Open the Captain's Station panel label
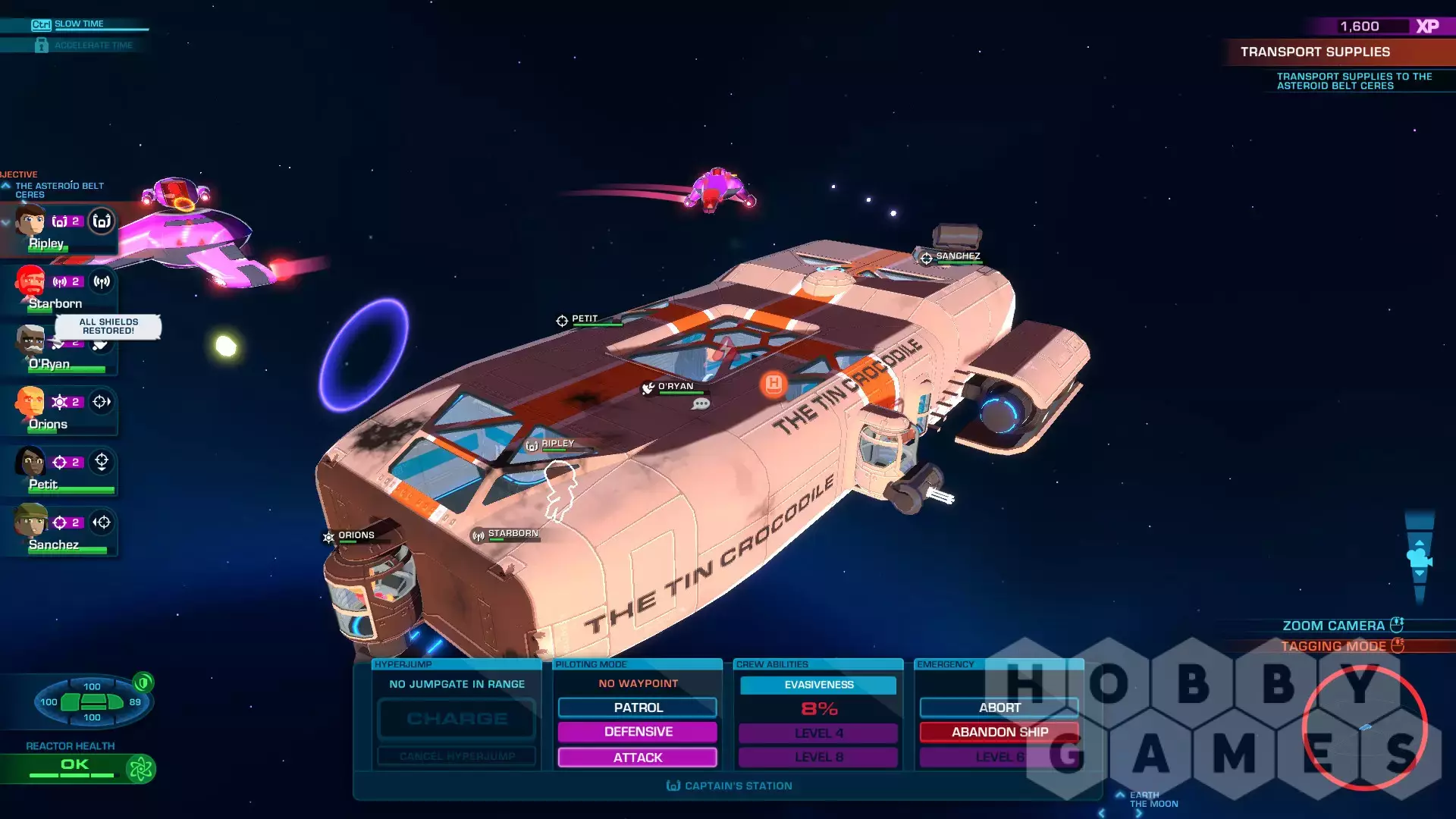Viewport: 1456px width, 819px height. coord(729,786)
